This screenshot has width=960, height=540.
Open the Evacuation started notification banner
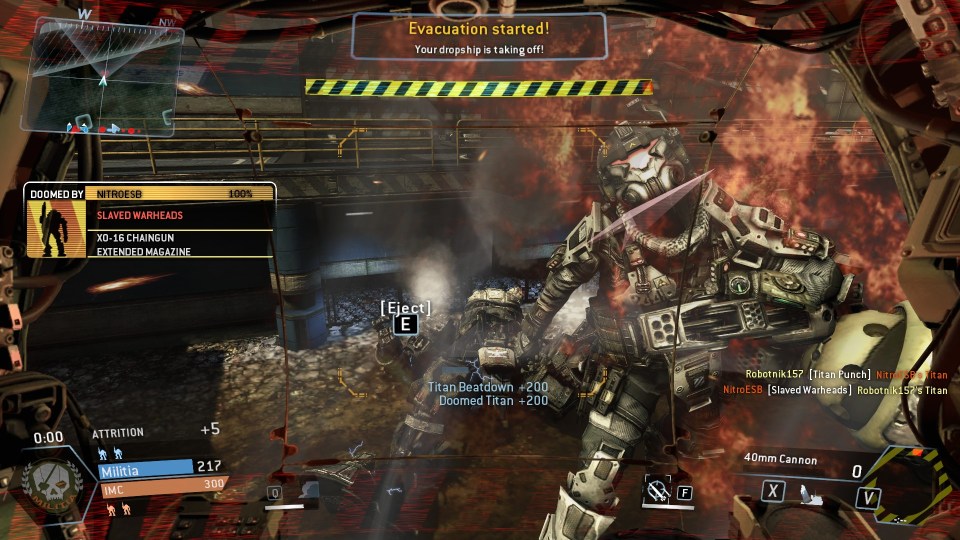coord(479,37)
